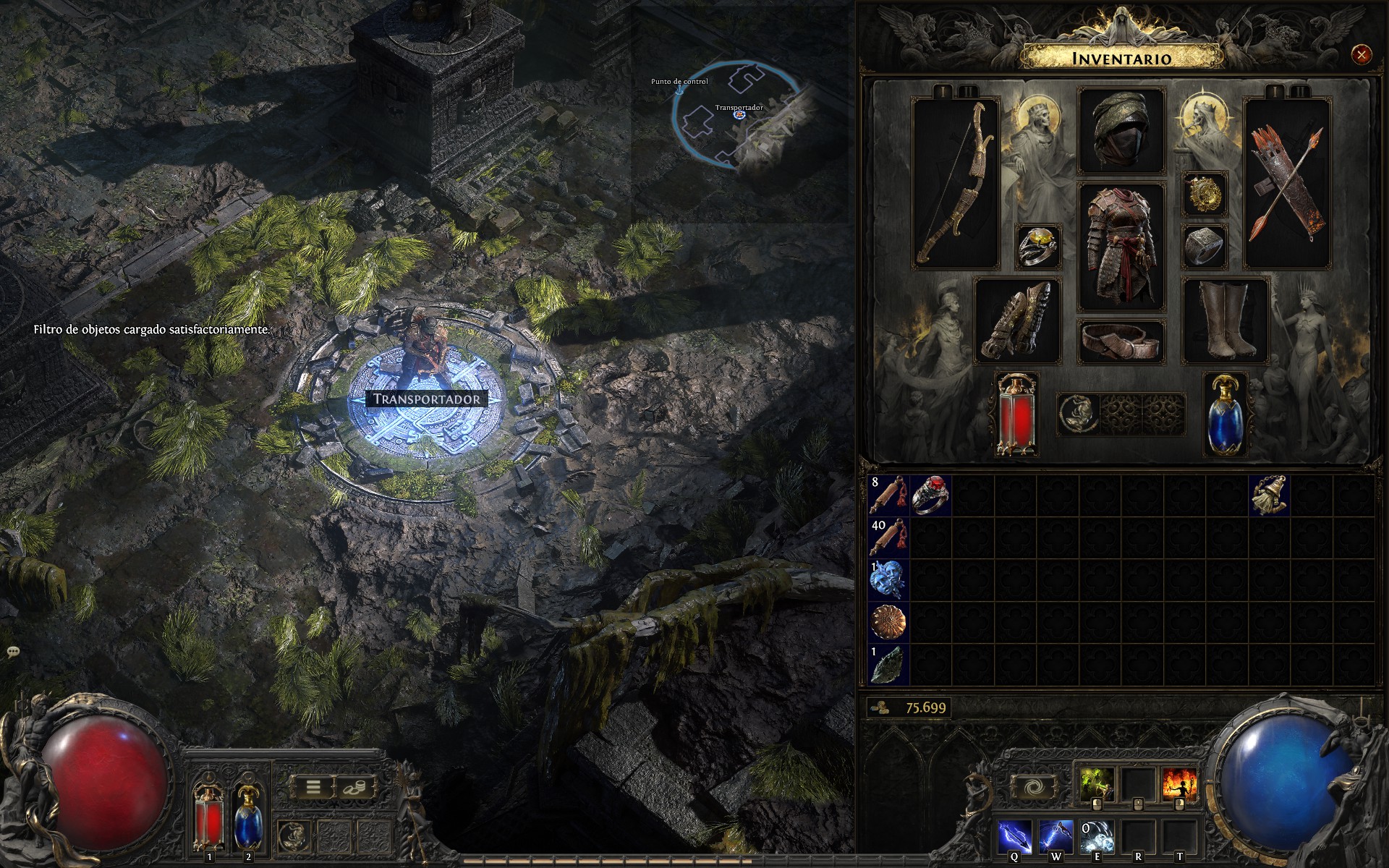
Task: Open the coins shop button
Action: click(354, 787)
